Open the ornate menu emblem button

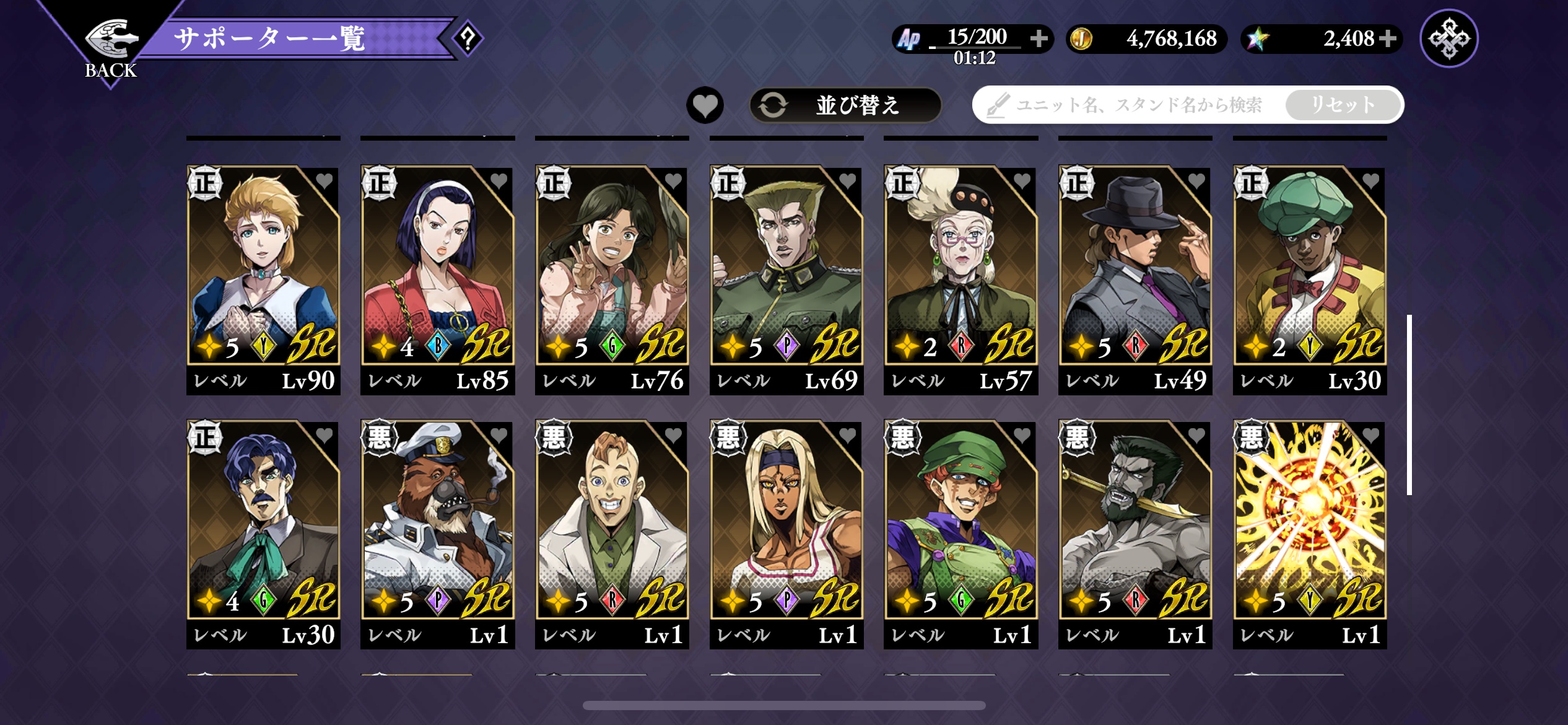coord(1448,38)
